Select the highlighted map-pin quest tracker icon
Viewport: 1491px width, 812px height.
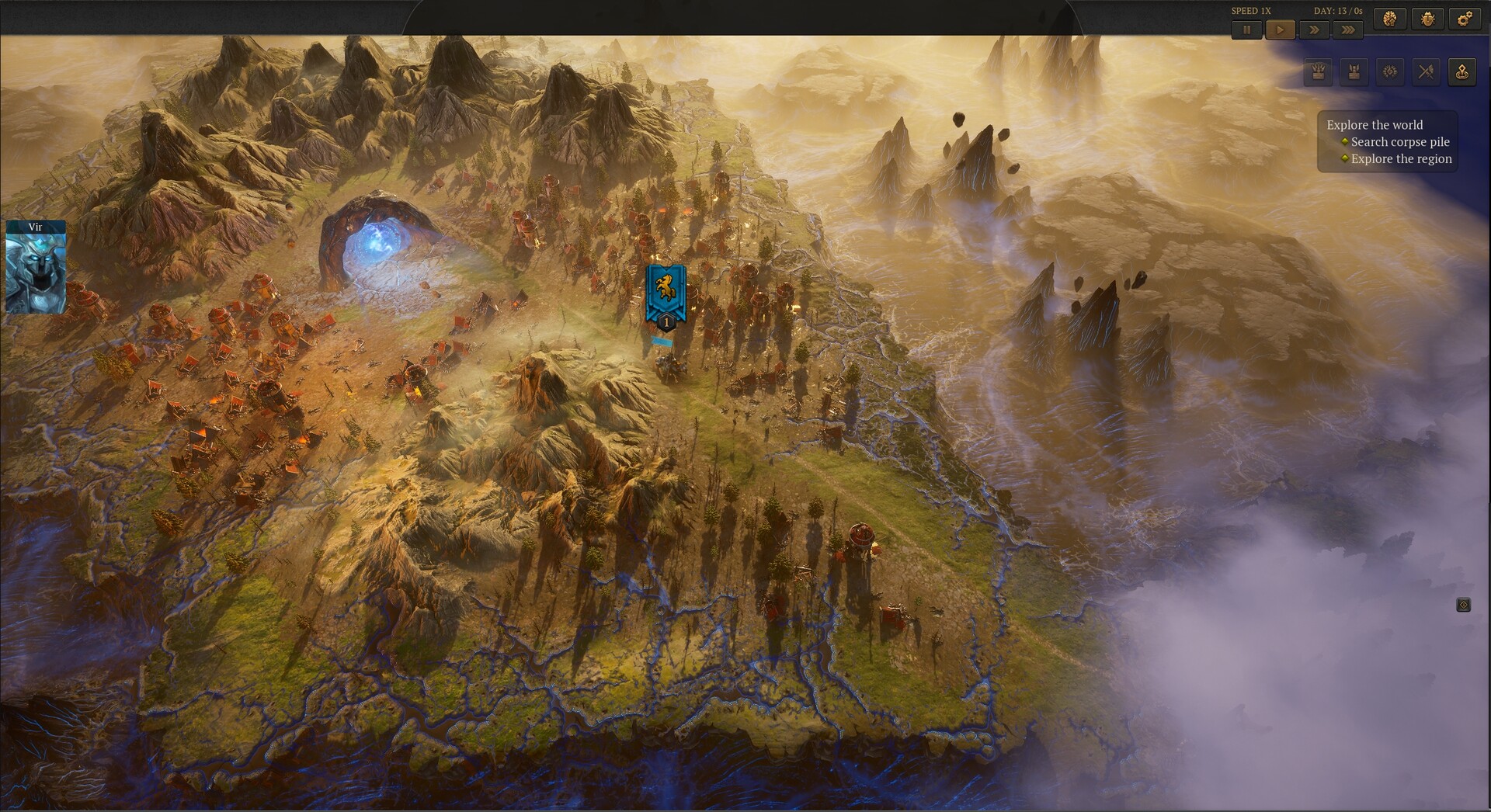tap(1461, 71)
